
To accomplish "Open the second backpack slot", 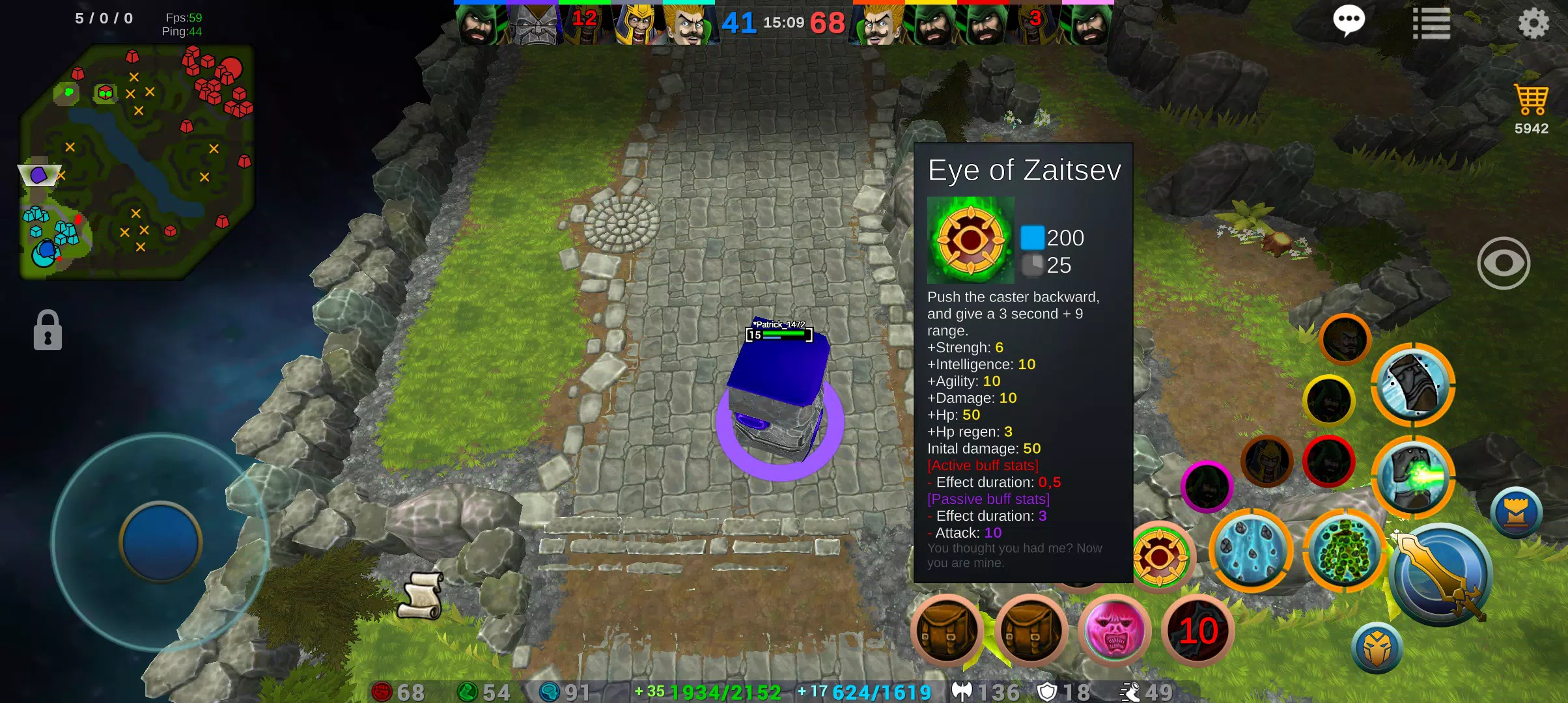I will (x=1031, y=631).
